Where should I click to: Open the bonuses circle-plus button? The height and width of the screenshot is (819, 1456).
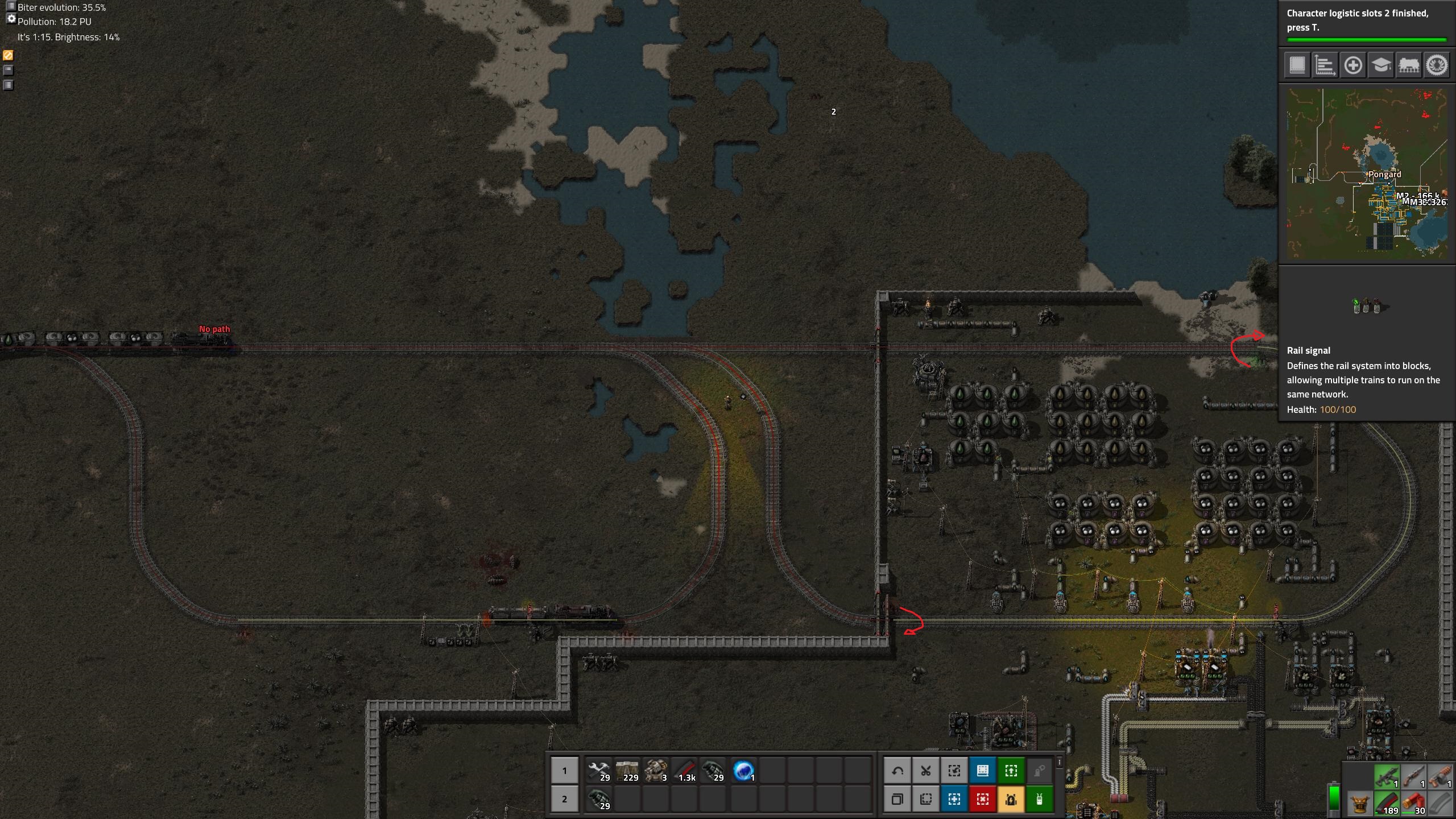pos(1353,65)
